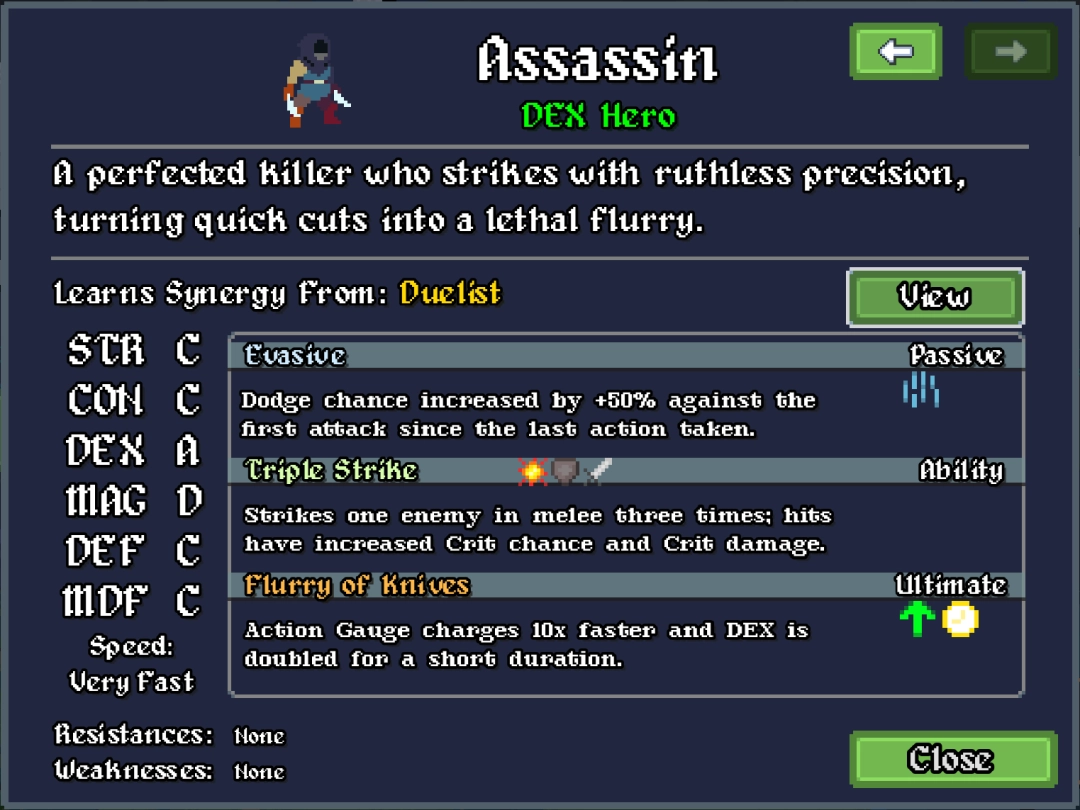Viewport: 1080px width, 810px height.
Task: Click the Duelist synergy link
Action: pyautogui.click(x=450, y=294)
